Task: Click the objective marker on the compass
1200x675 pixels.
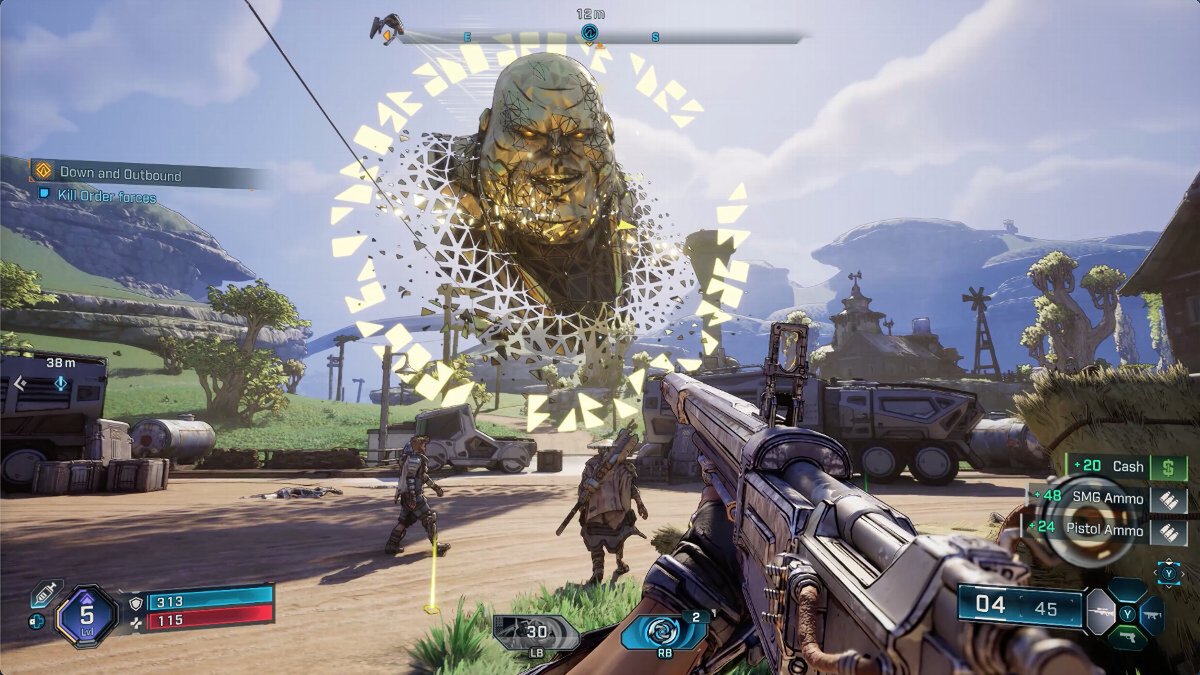Action: (x=590, y=33)
